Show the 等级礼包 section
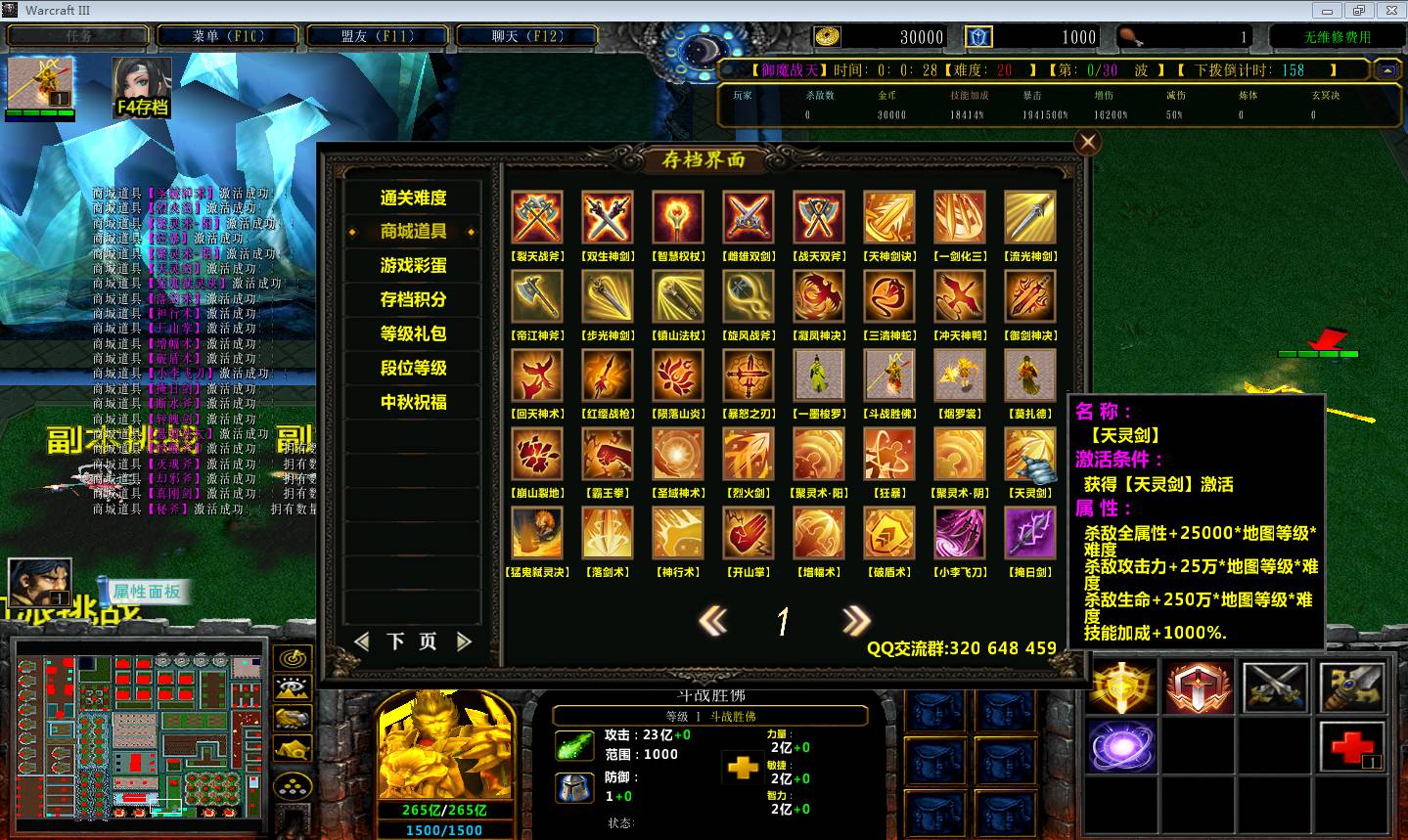This screenshot has width=1408, height=840. coord(413,333)
